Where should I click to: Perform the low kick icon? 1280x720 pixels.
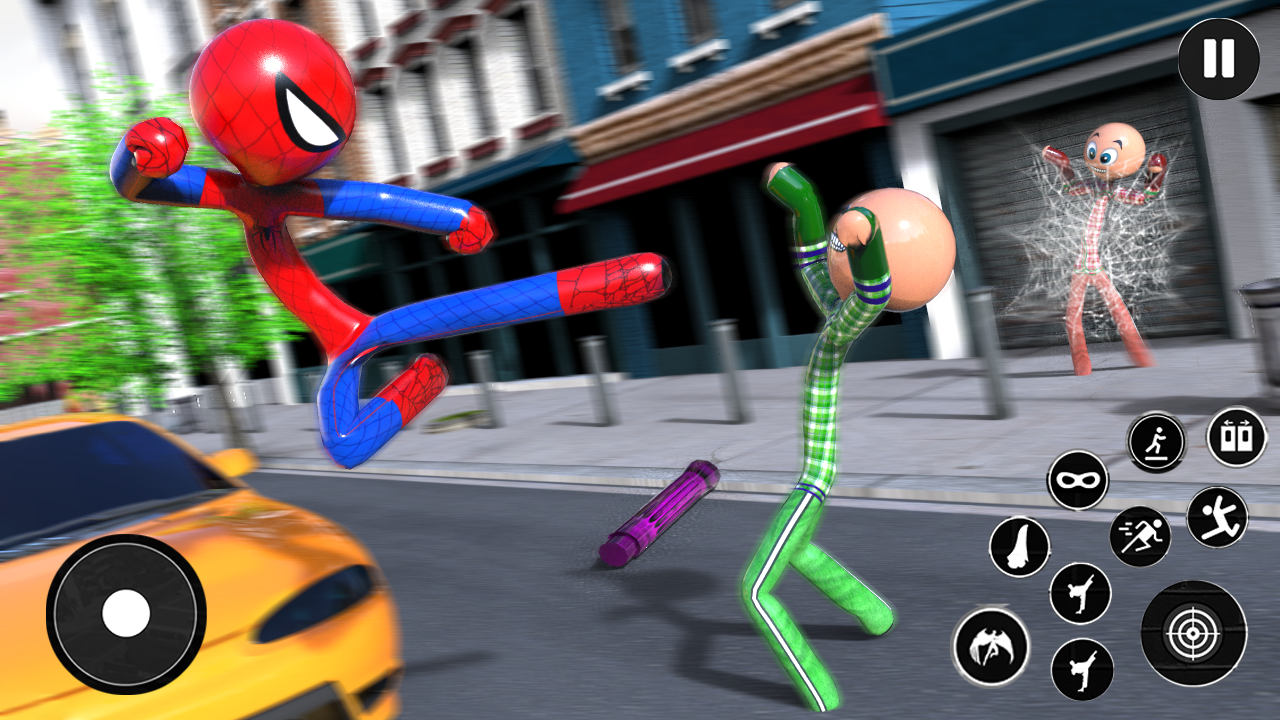(1082, 669)
